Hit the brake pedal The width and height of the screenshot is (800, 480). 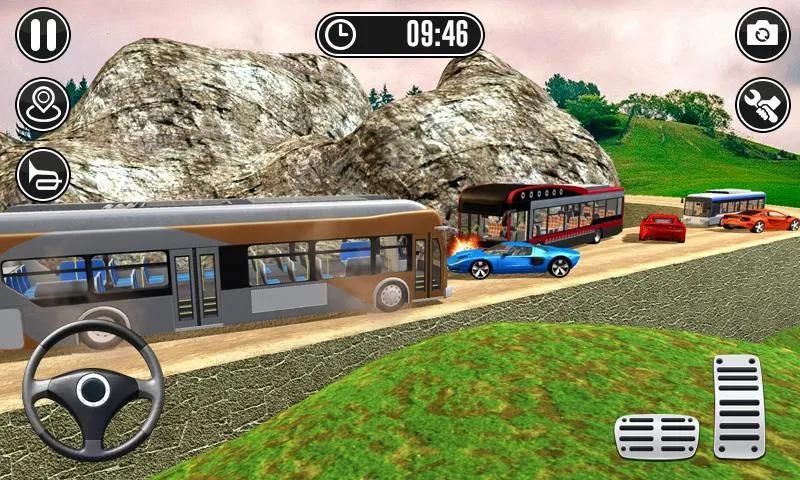click(x=656, y=437)
